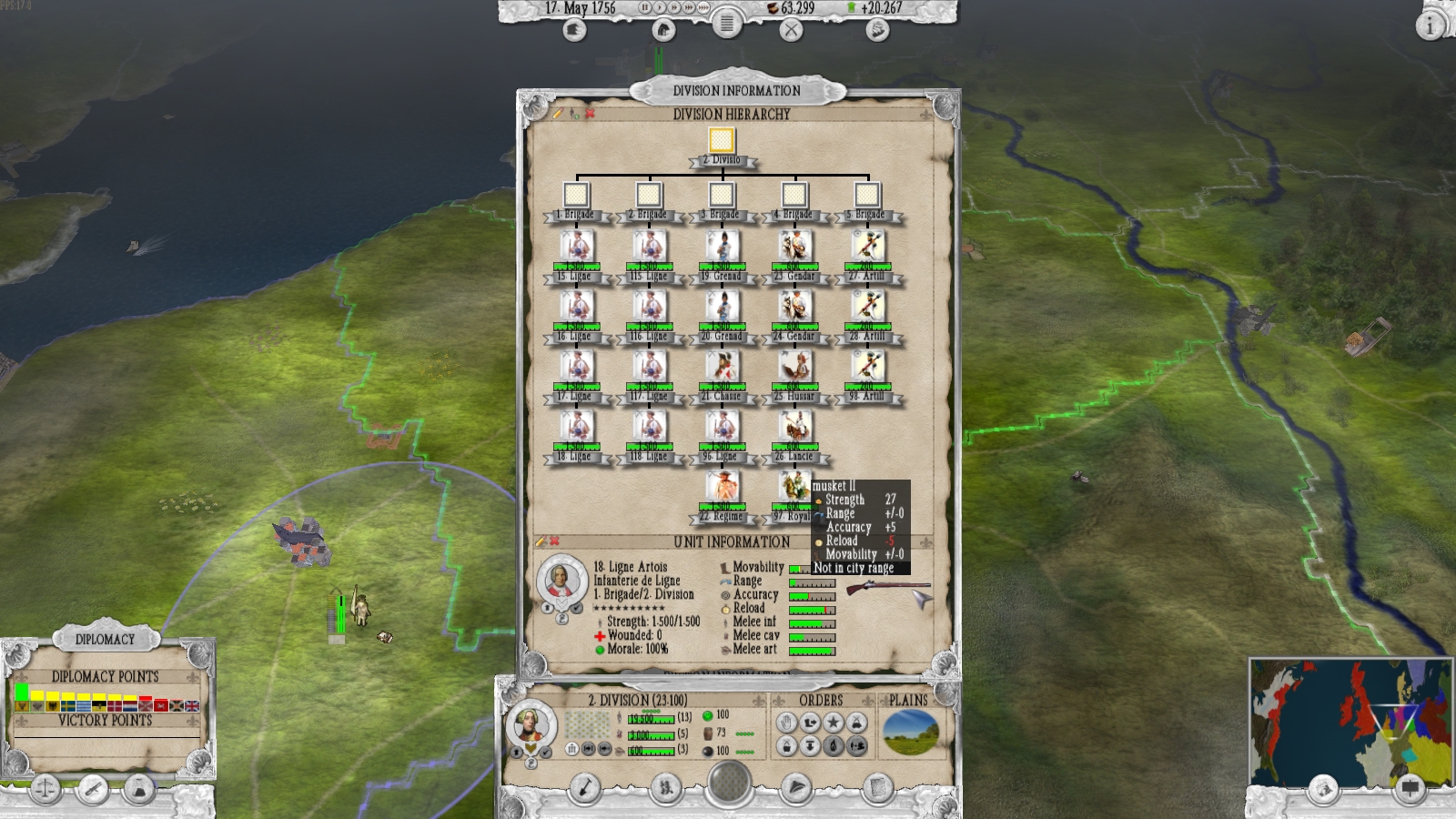Image resolution: width=1456 pixels, height=819 pixels.
Task: Open the main menu list icon at top center
Action: pyautogui.click(x=726, y=25)
